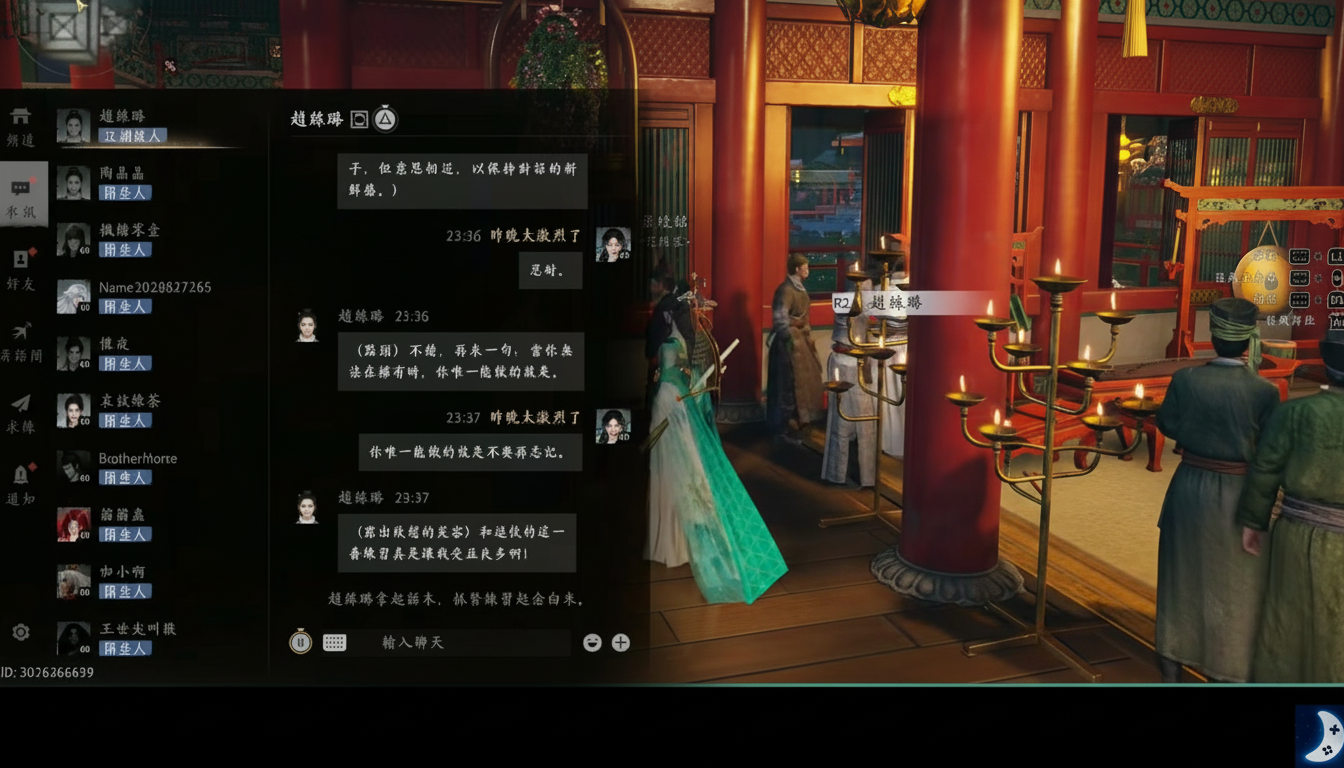Viewport: 1344px width, 768px height.
Task: Open the 频道 channel panel in the sidebar
Action: [22, 123]
